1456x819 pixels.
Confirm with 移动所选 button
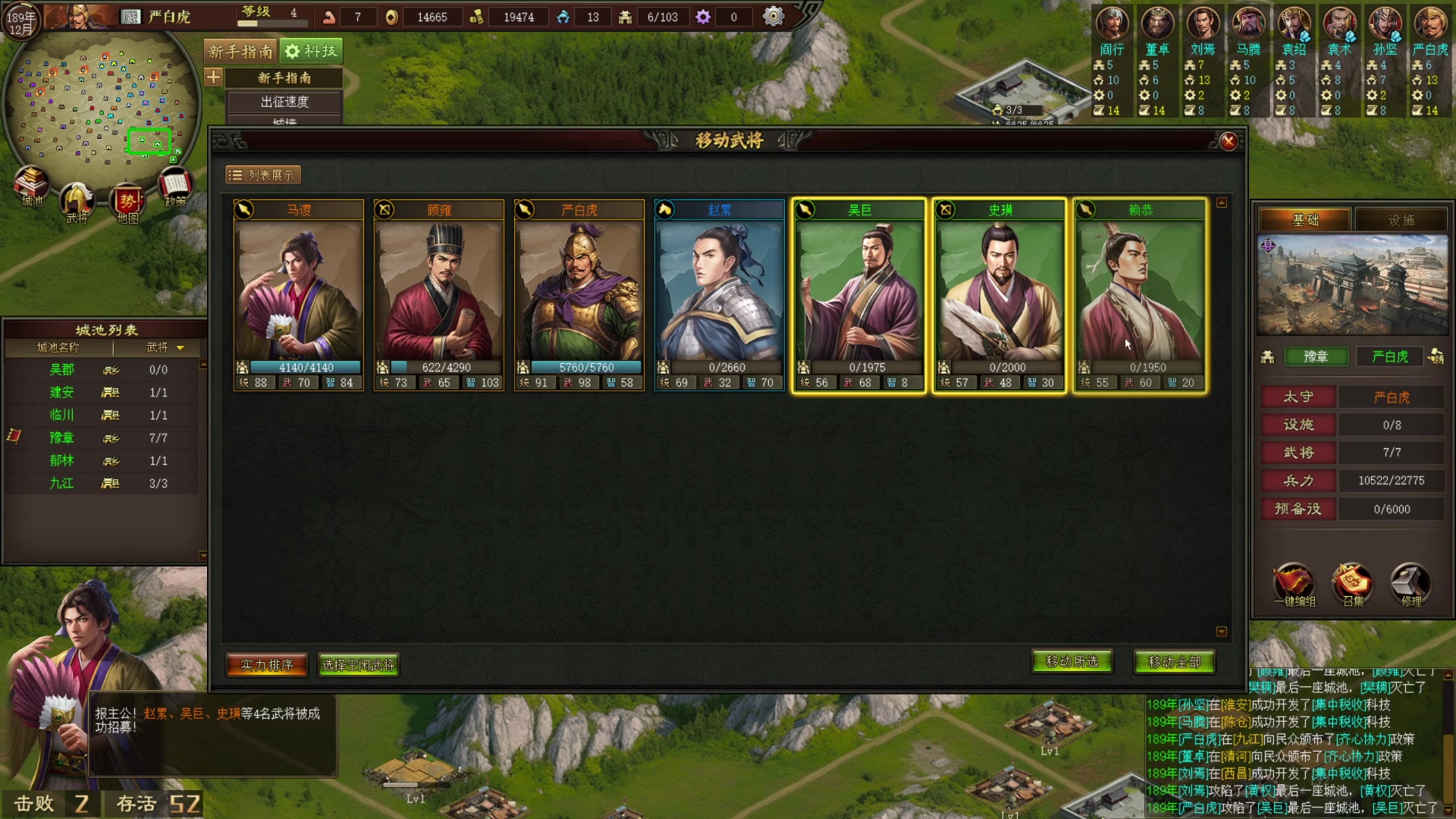[x=1072, y=661]
